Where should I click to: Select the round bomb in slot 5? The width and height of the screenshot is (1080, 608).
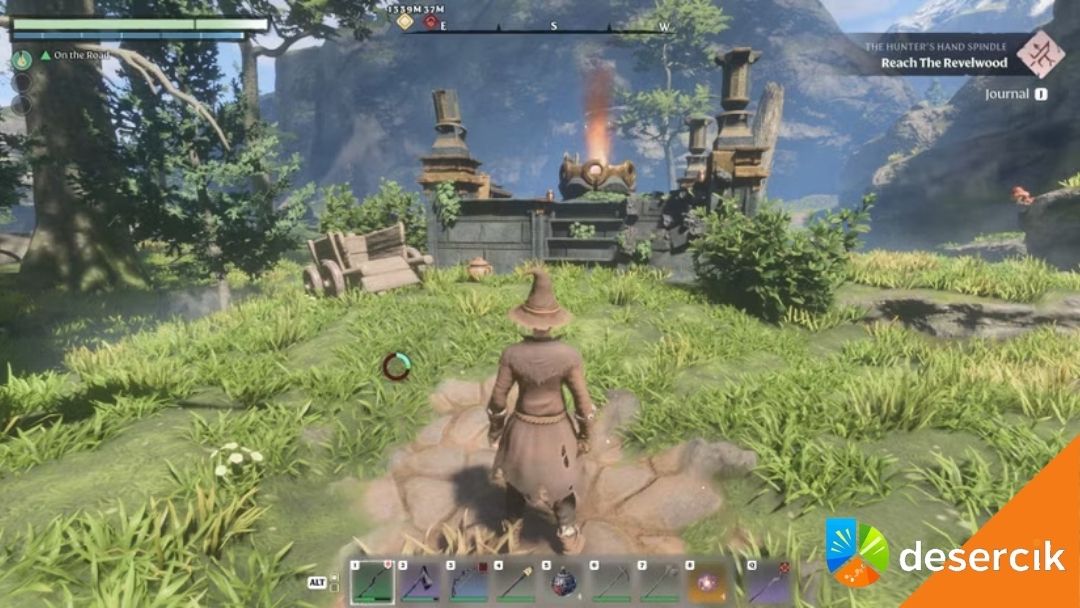(564, 581)
